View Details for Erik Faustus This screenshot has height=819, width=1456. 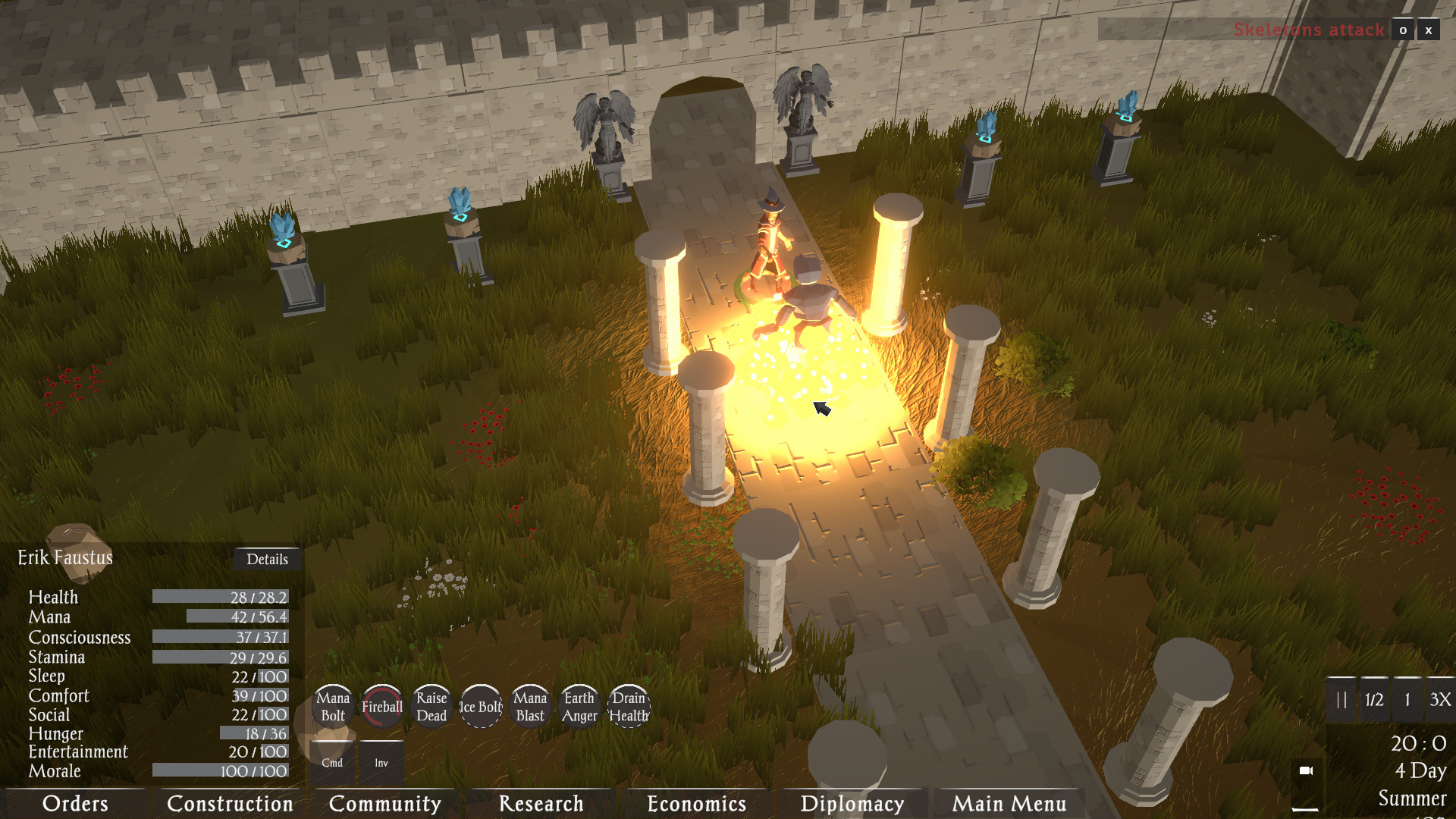click(x=268, y=559)
